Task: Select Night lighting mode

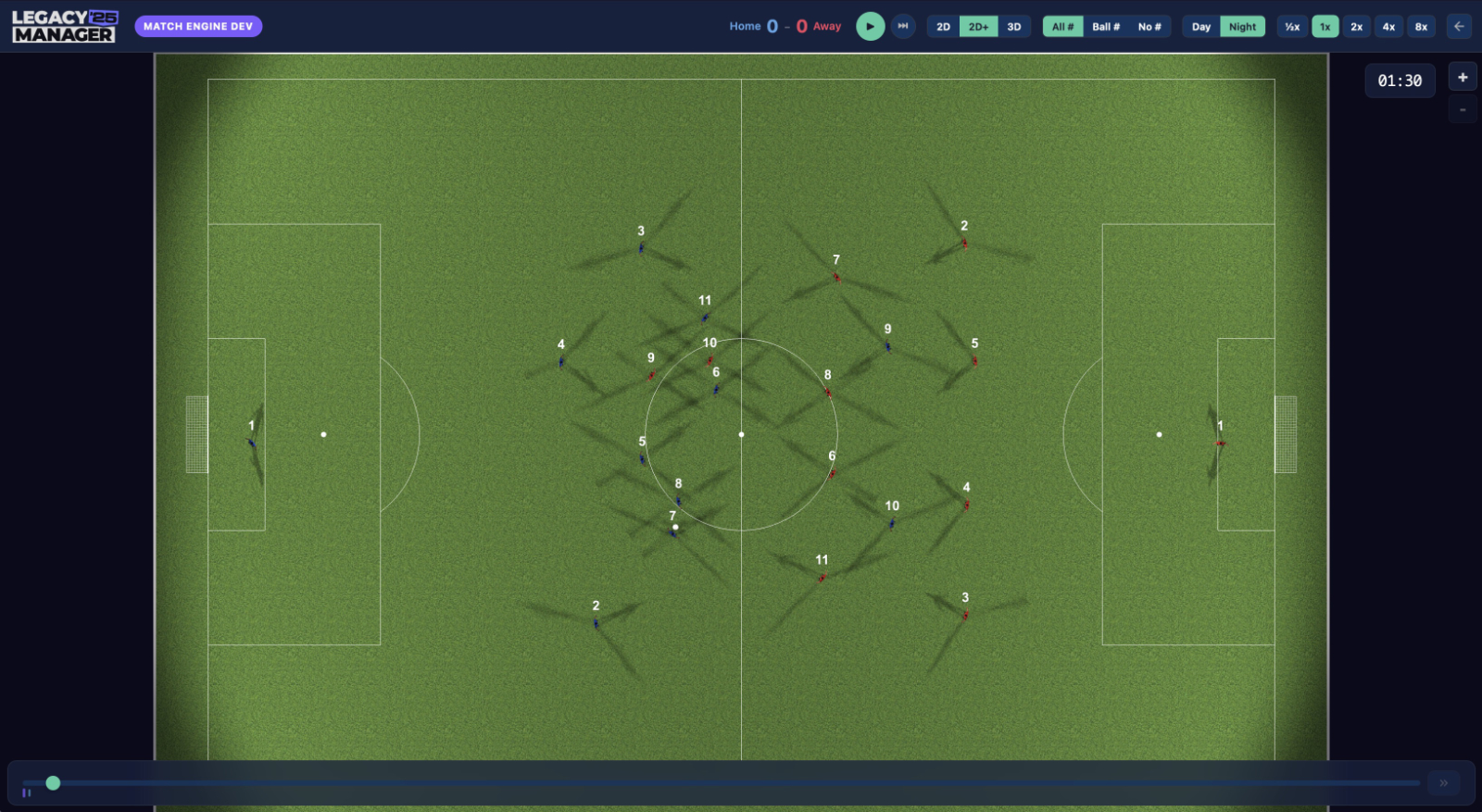Action: 1242,27
